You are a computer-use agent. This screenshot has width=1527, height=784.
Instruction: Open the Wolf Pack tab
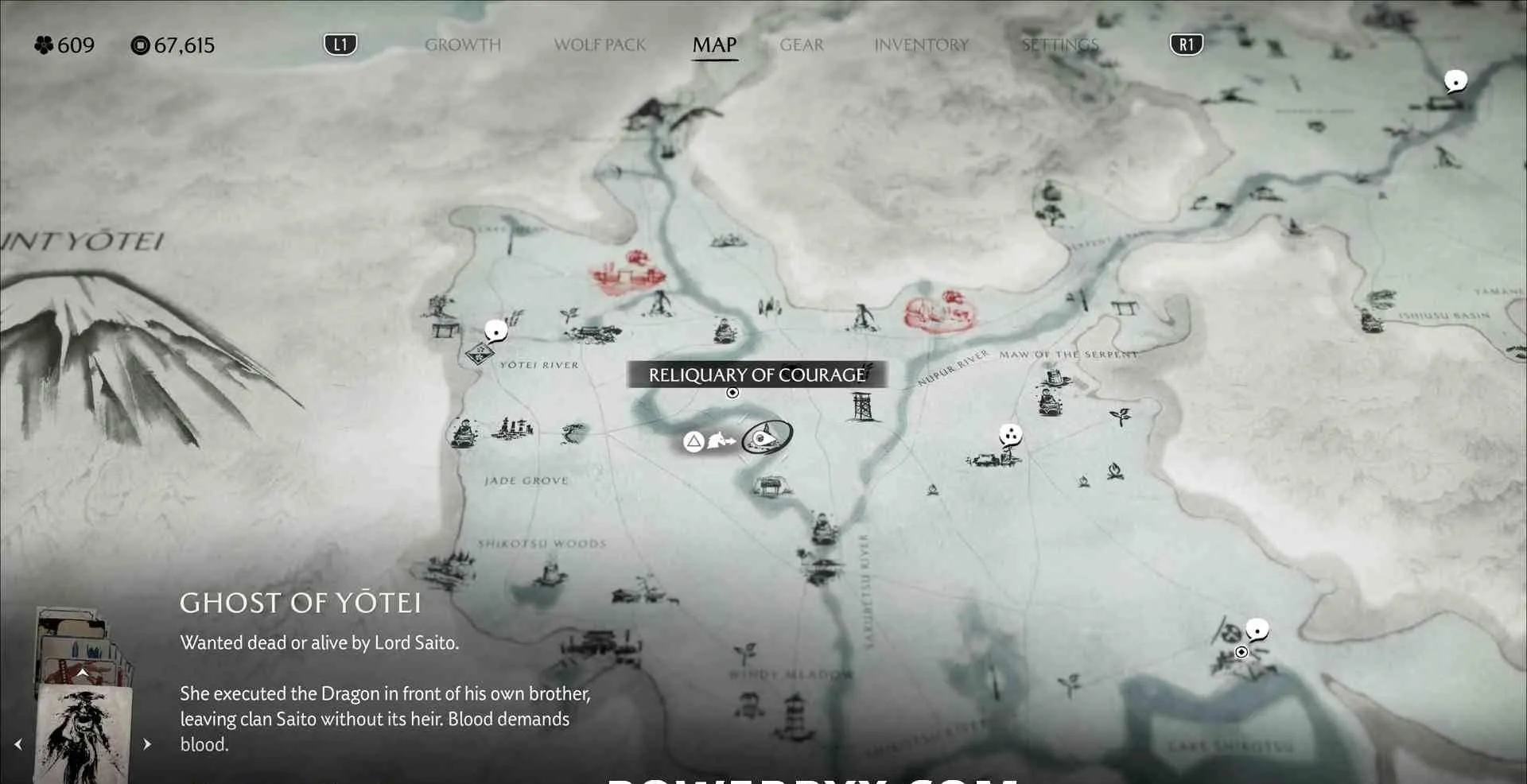point(600,45)
